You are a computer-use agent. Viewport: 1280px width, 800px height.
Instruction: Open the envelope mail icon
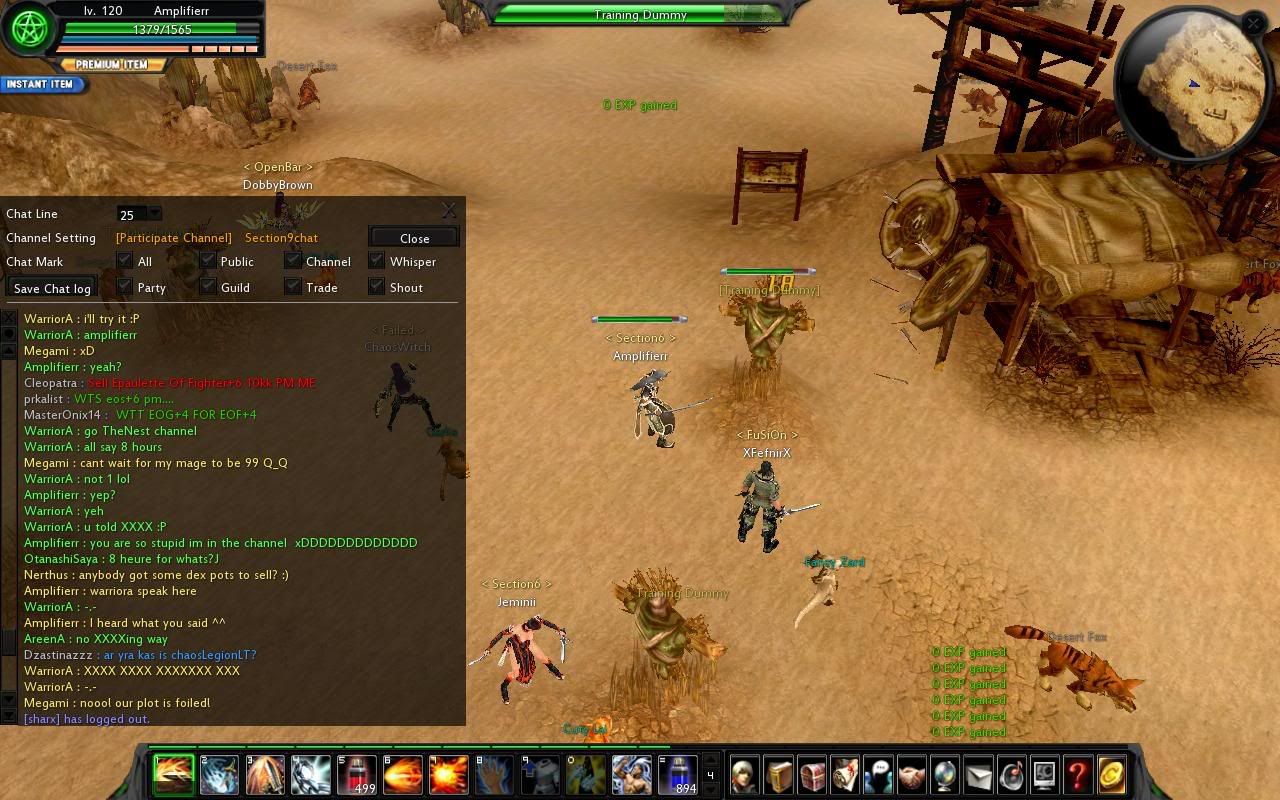978,775
